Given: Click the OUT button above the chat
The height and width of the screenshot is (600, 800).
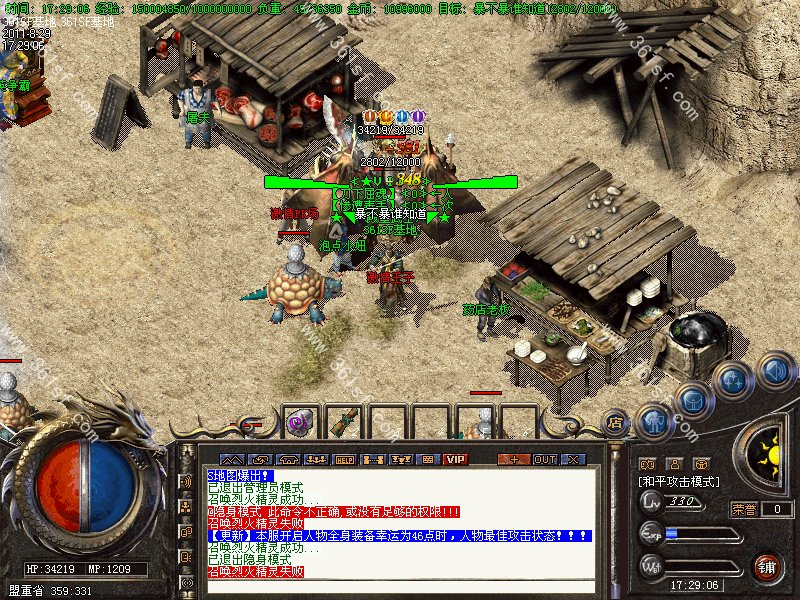Looking at the screenshot, I should click(x=544, y=459).
